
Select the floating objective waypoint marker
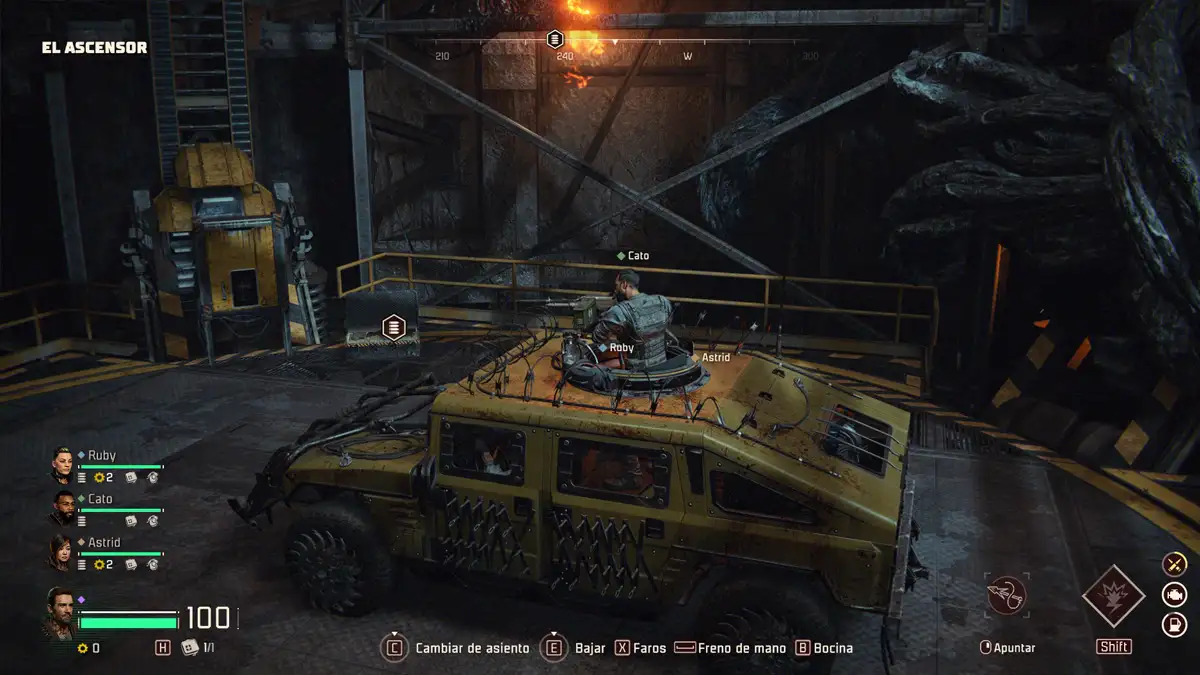pos(395,326)
